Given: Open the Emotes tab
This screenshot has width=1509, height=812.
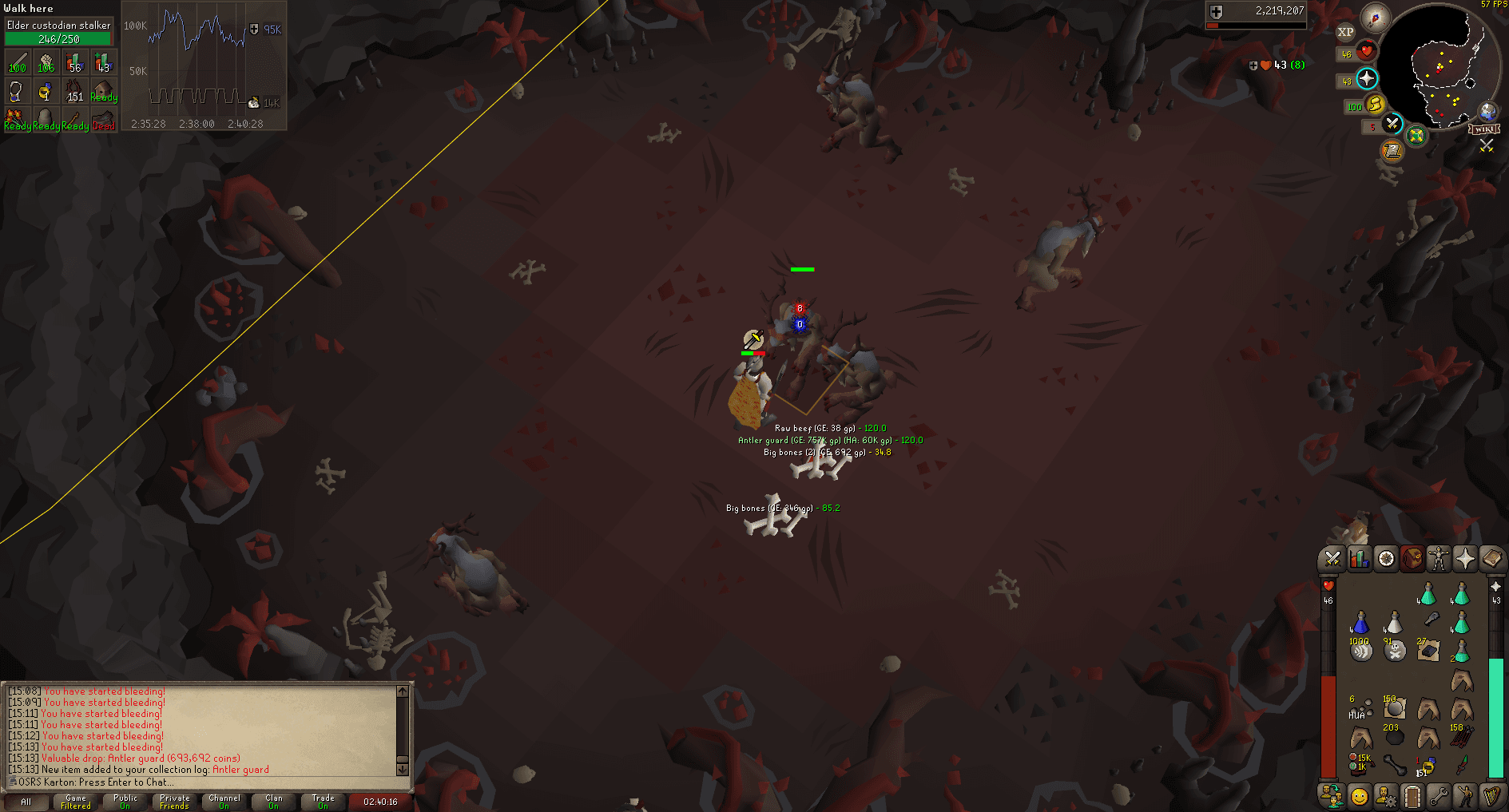Looking at the screenshot, I should 1465,796.
